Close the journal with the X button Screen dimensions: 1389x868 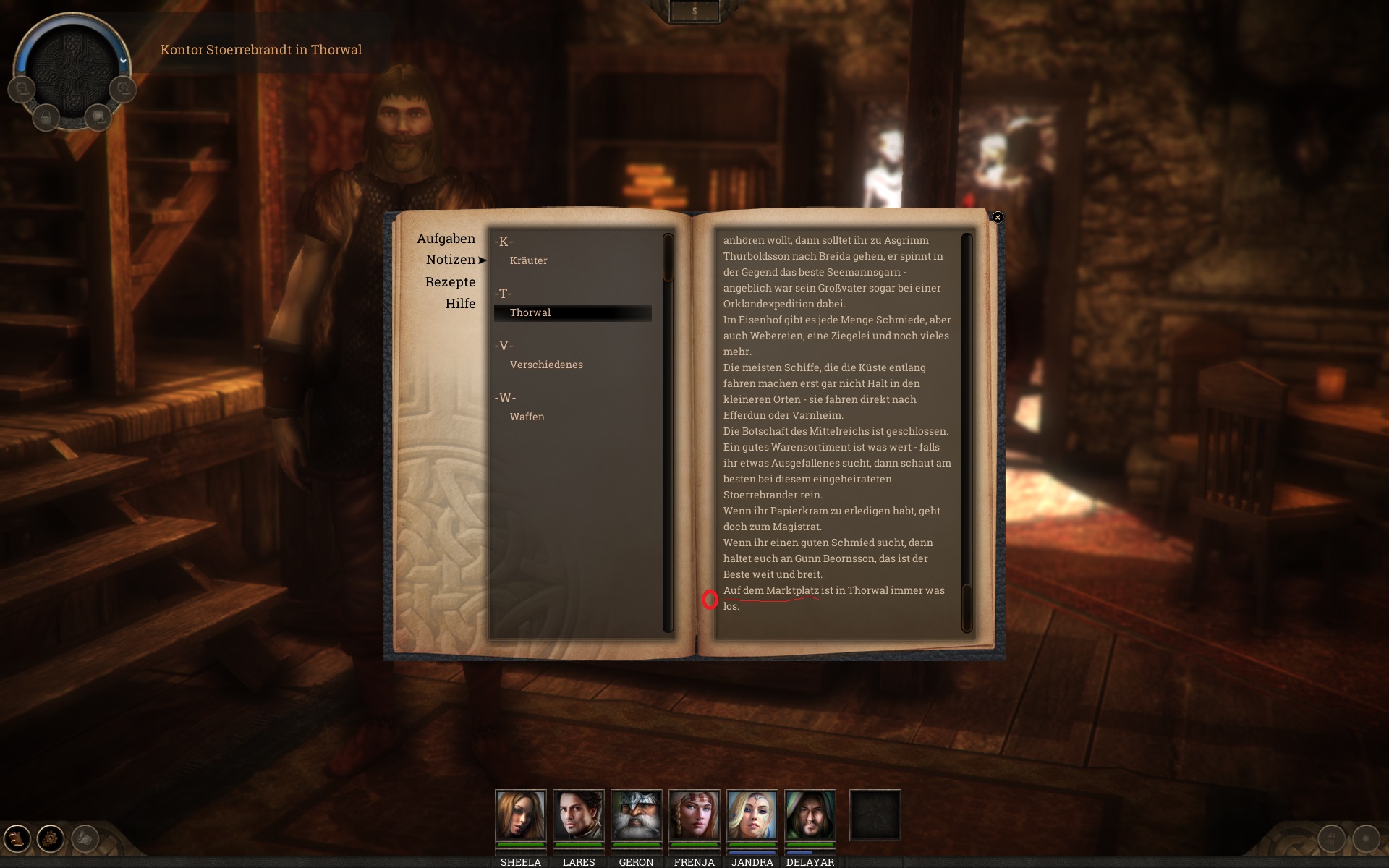[998, 217]
